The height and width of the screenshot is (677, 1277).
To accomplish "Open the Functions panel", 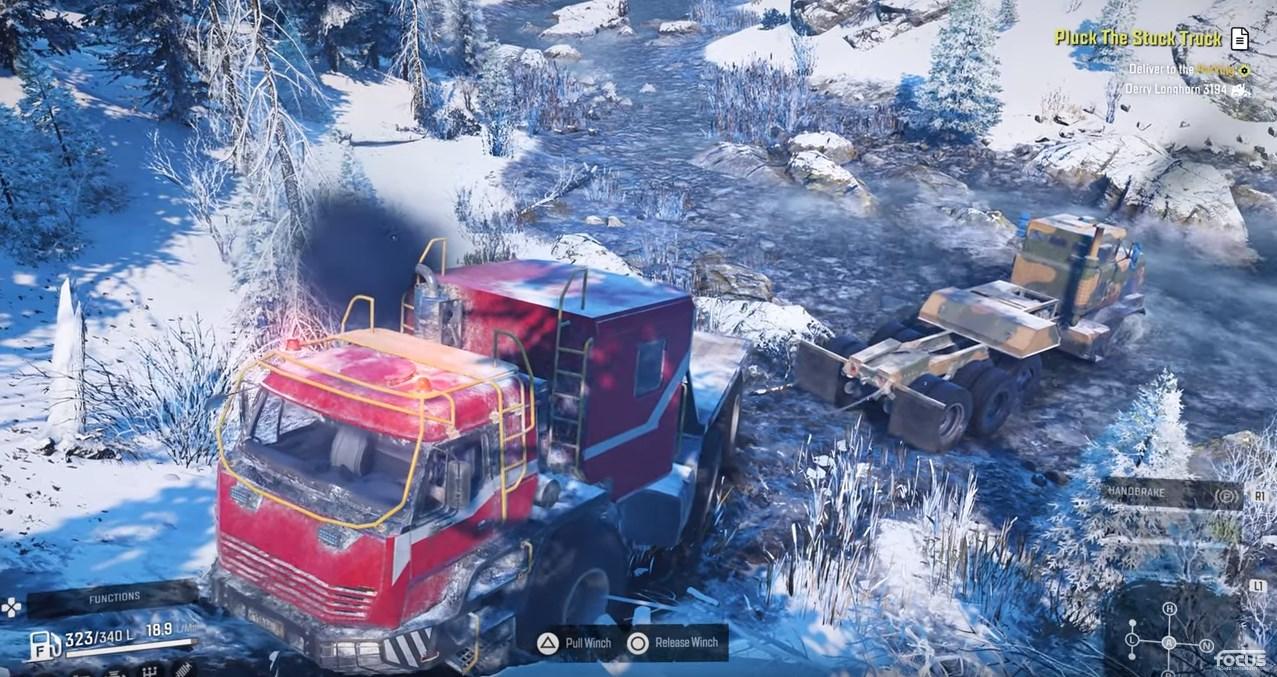I will coord(113,597).
